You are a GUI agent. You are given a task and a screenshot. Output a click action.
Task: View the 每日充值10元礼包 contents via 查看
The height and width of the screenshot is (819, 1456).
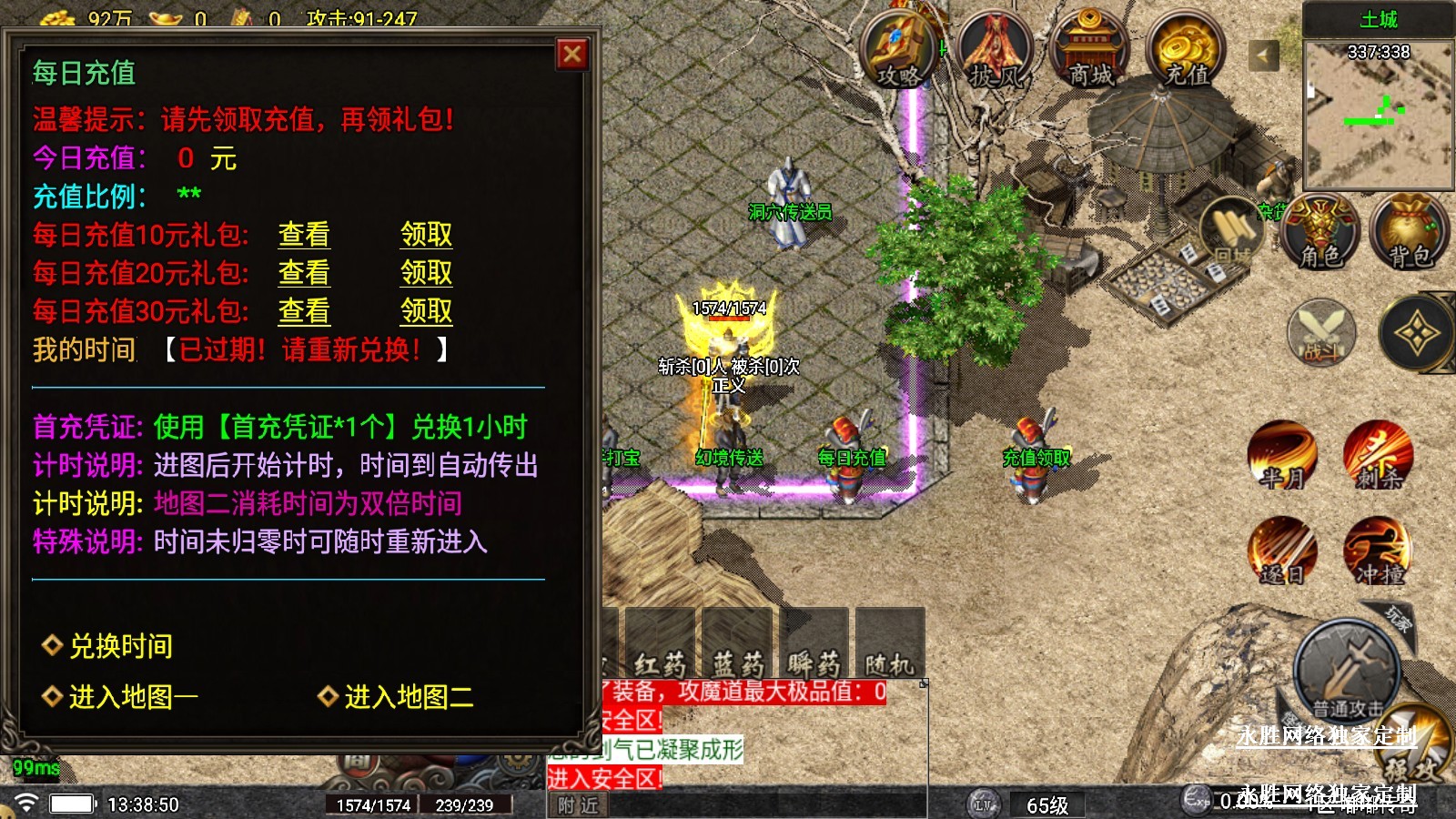[x=304, y=235]
